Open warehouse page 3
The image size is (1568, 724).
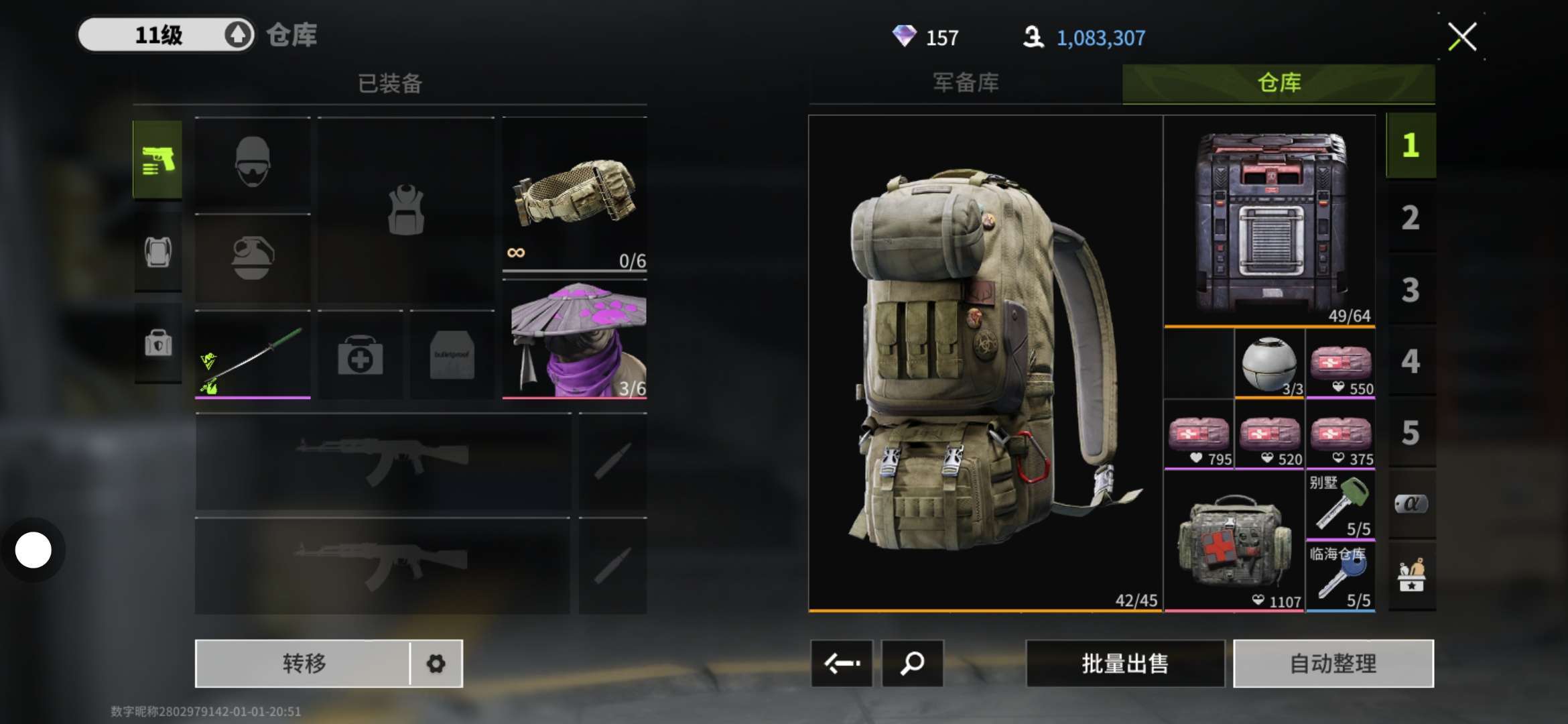[1411, 290]
